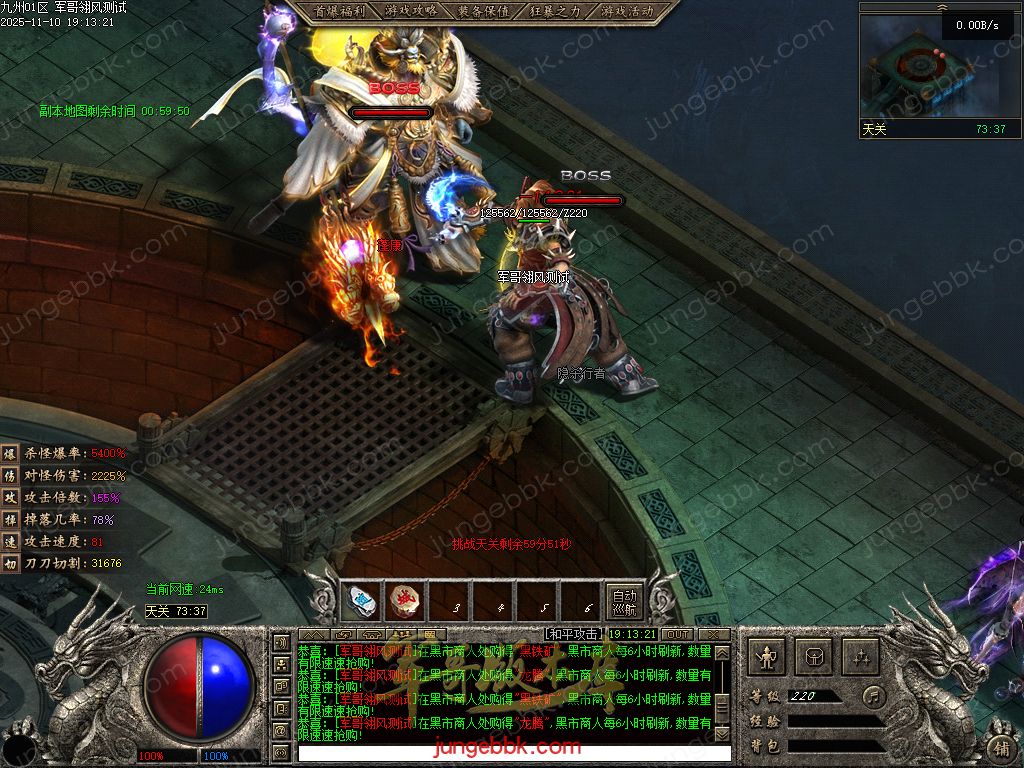Close the game with the X button
The image size is (1024, 768).
pyautogui.click(x=713, y=634)
